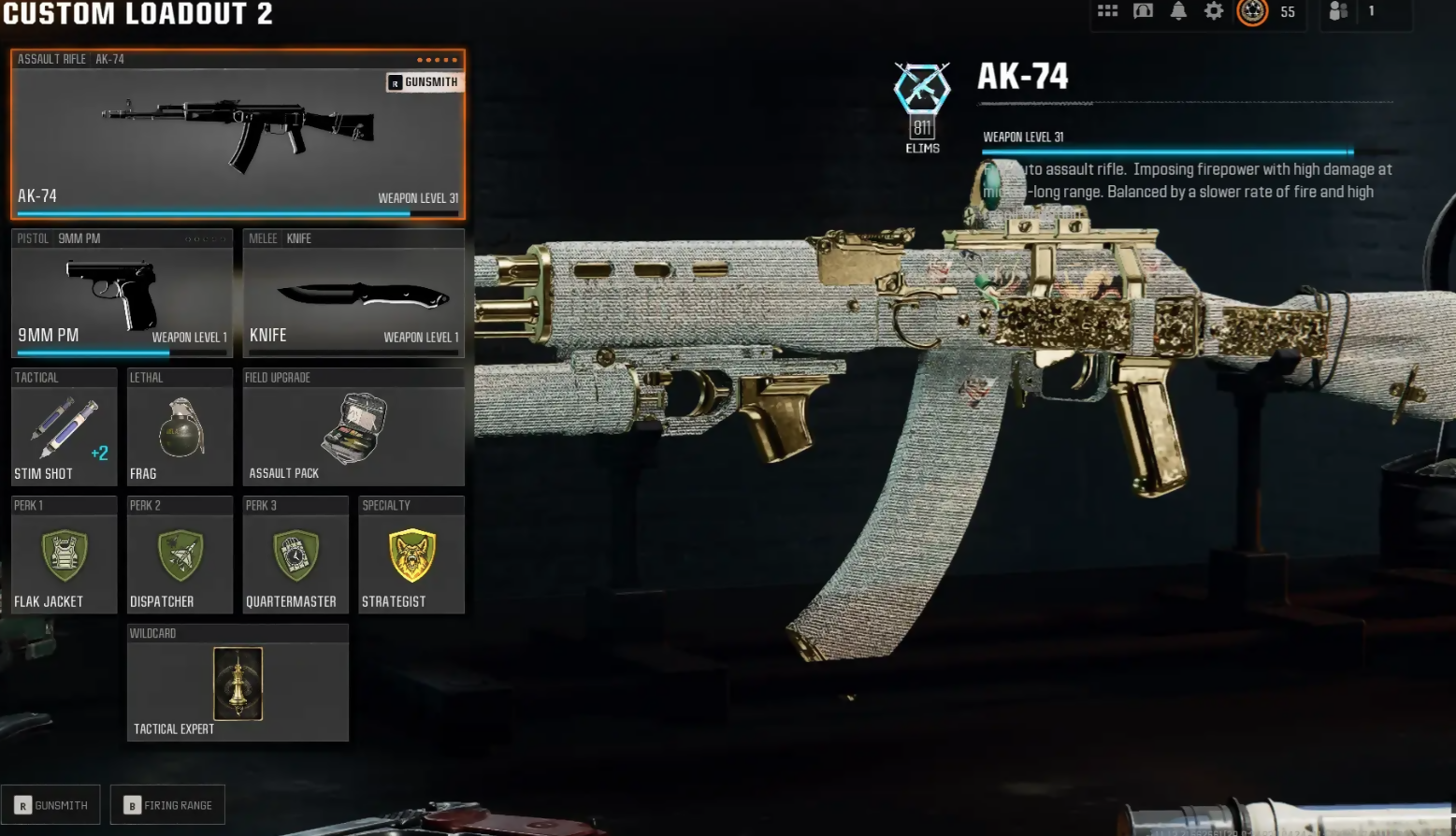The width and height of the screenshot is (1456, 836).
Task: View the player level 55 emblem
Action: (x=1253, y=11)
